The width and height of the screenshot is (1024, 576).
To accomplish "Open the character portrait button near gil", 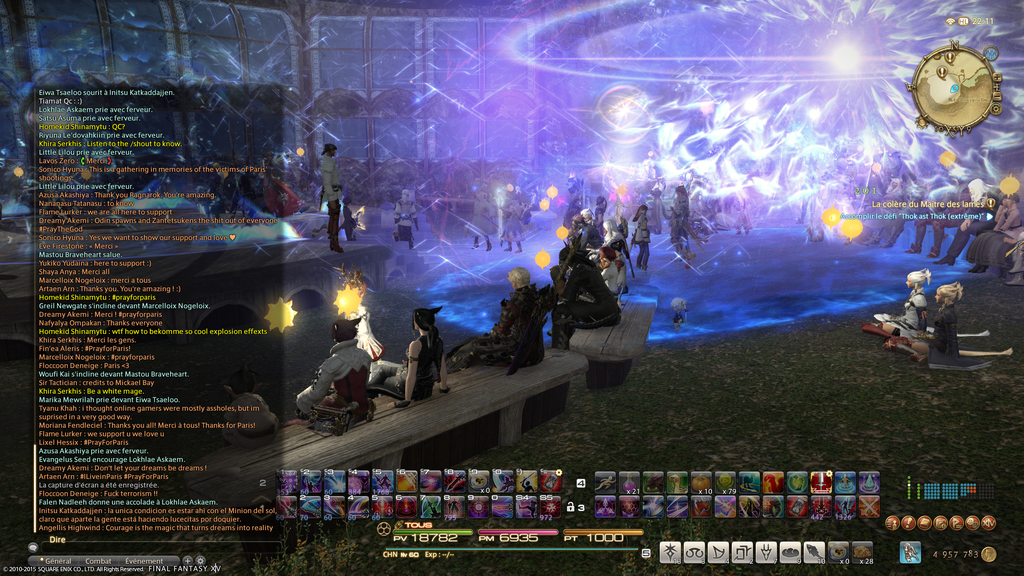I will point(909,552).
